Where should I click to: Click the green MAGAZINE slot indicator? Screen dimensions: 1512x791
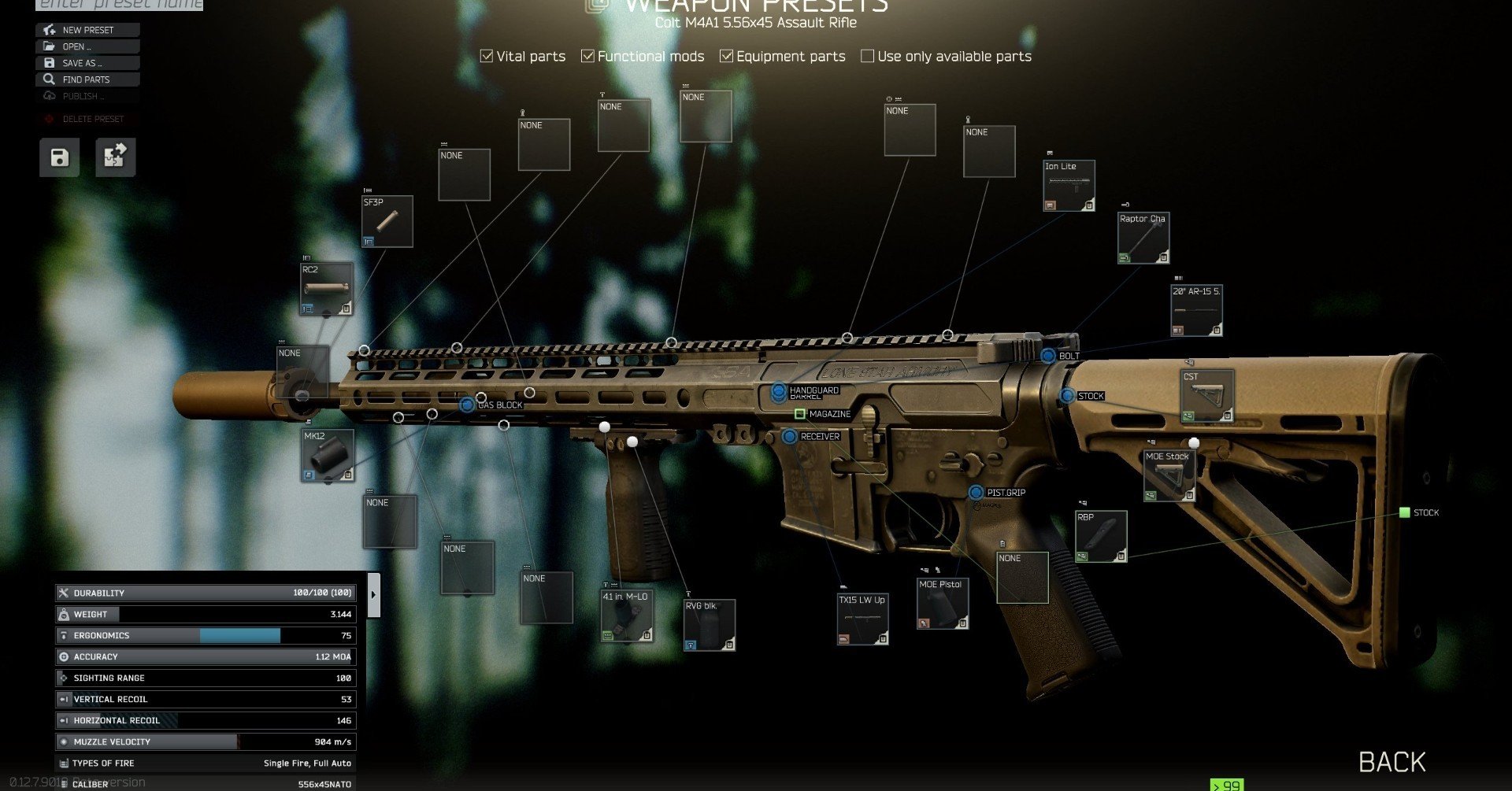[x=798, y=412]
